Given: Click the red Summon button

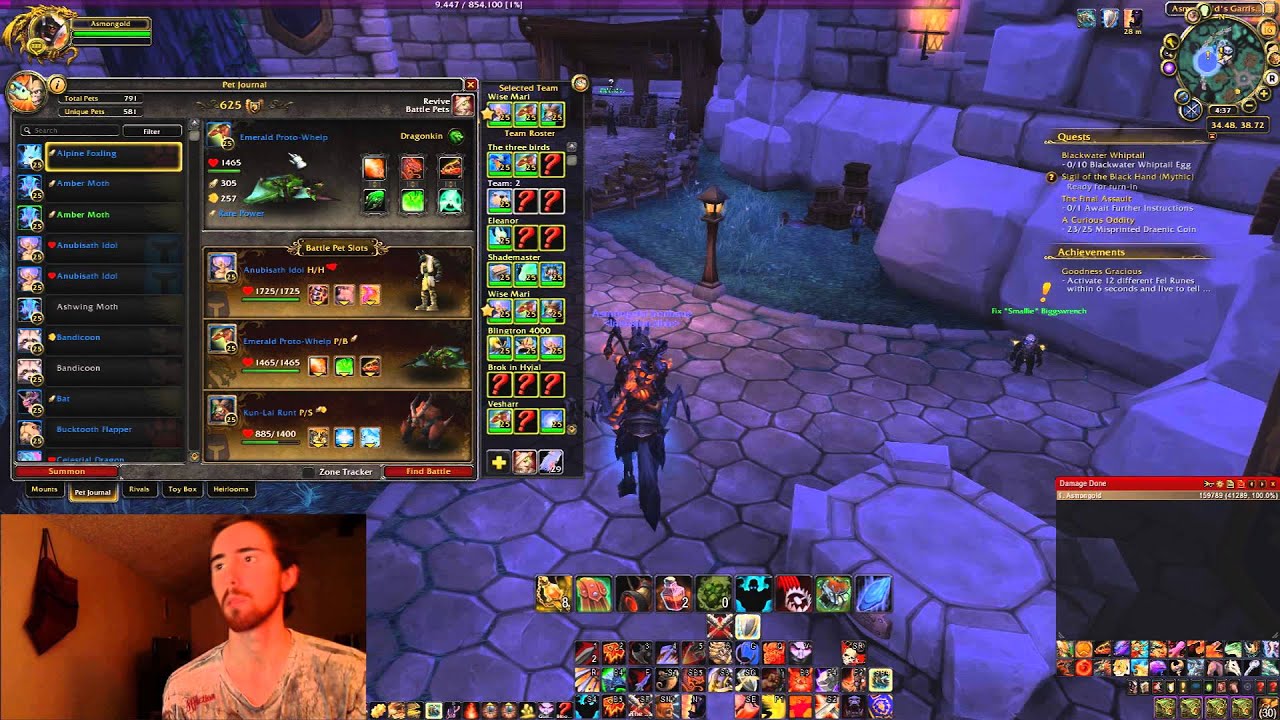Looking at the screenshot, I should pyautogui.click(x=67, y=471).
